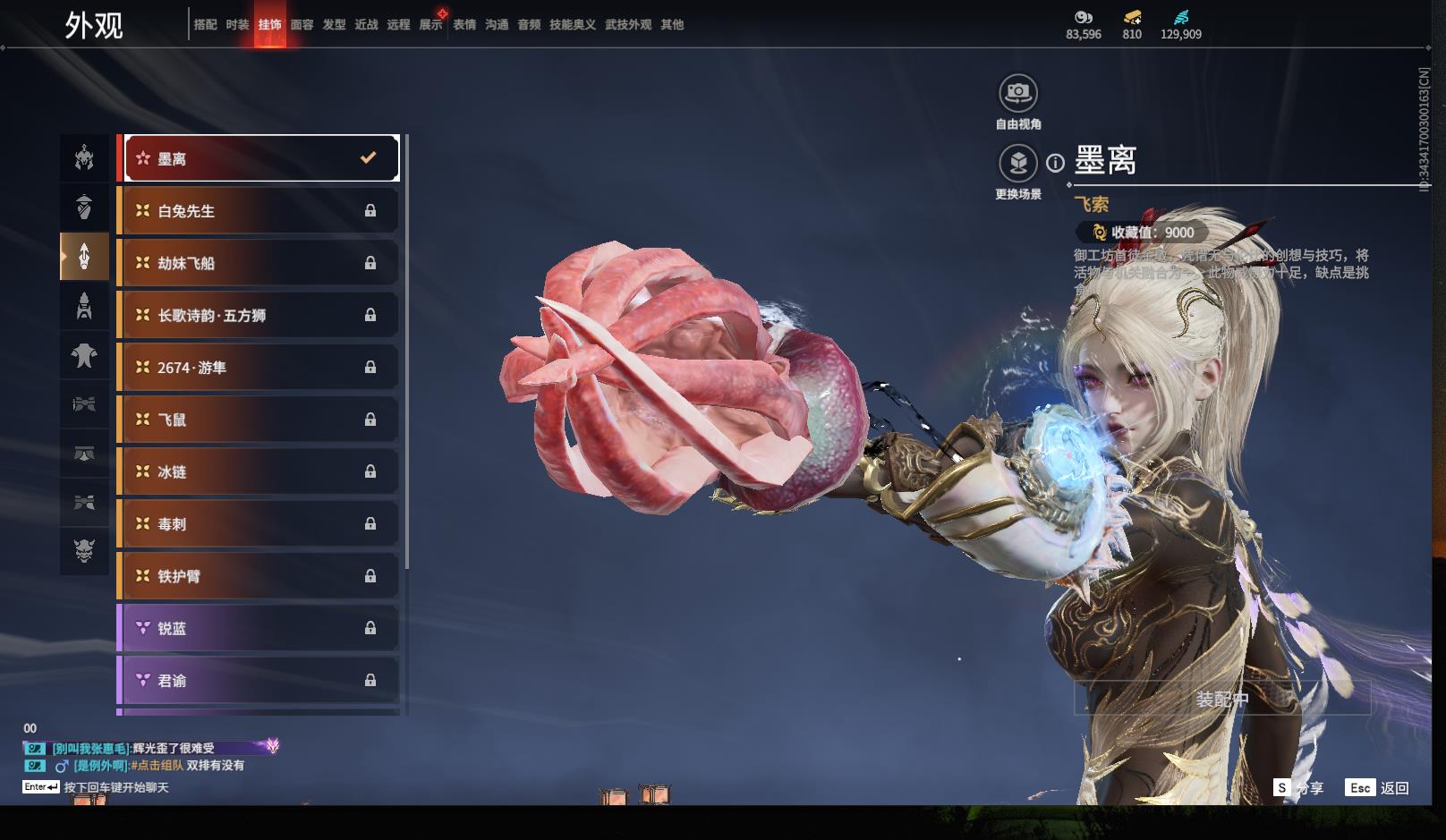Open the 更换场景 scene changer

(x=1018, y=163)
